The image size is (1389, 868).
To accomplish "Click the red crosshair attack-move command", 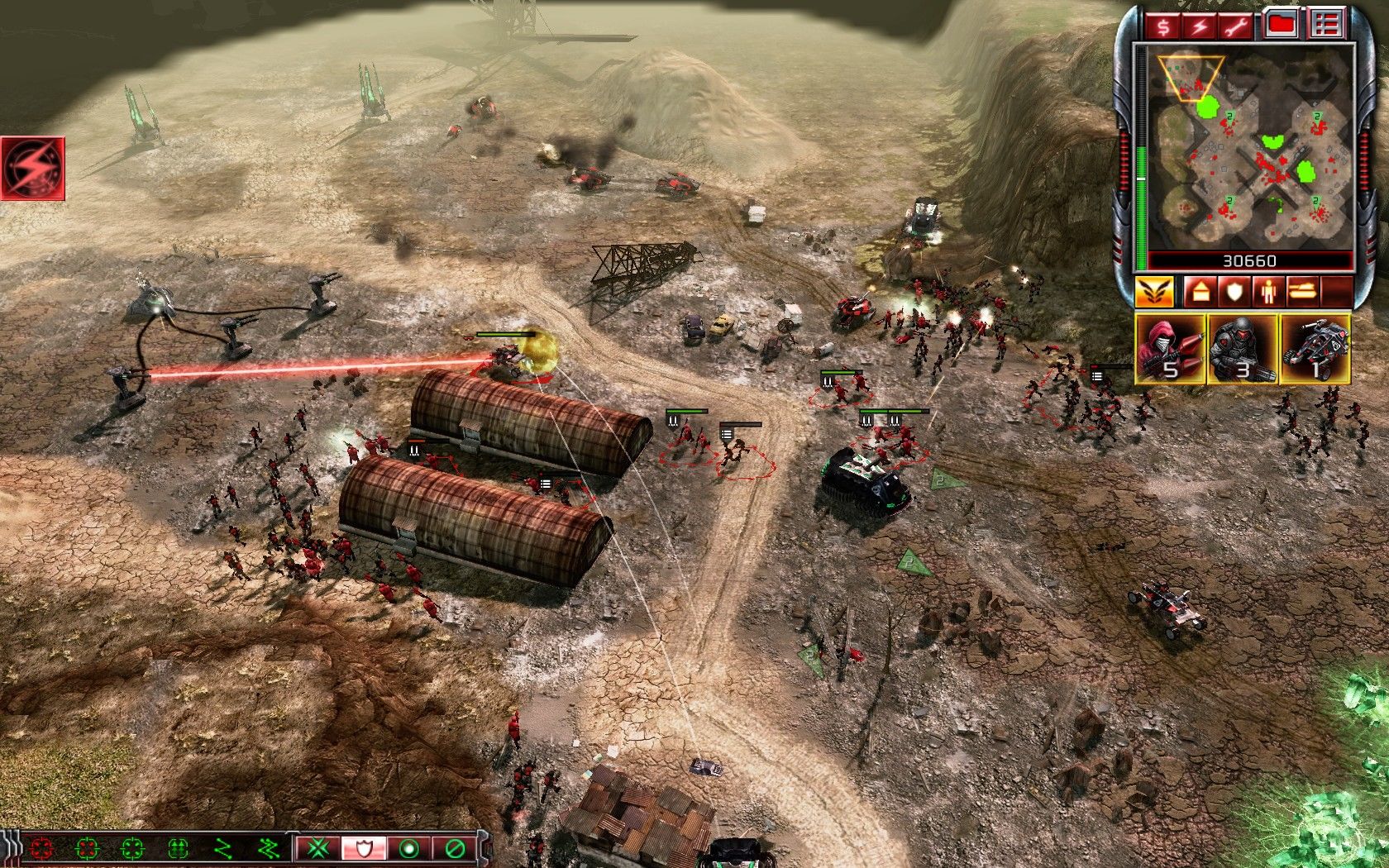I will [41, 848].
